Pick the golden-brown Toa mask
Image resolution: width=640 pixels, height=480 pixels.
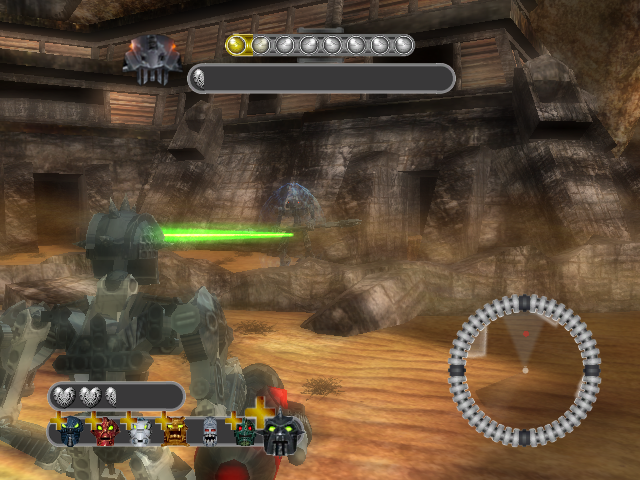tap(174, 431)
